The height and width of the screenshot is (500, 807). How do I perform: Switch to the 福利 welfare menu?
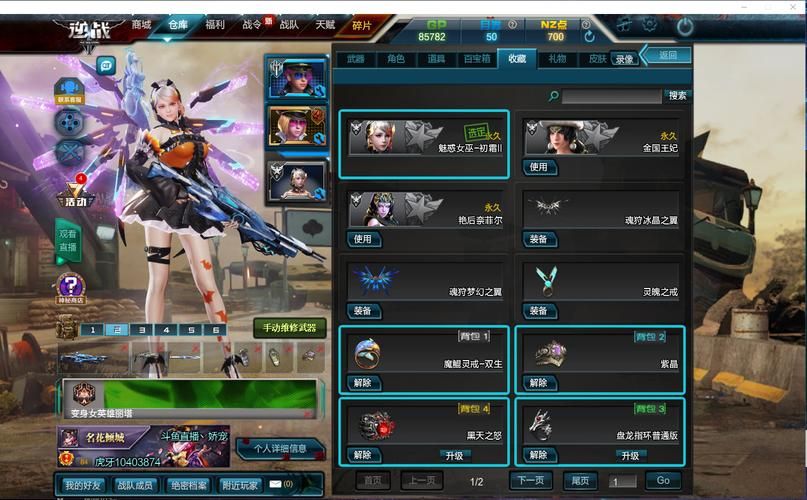[214, 25]
